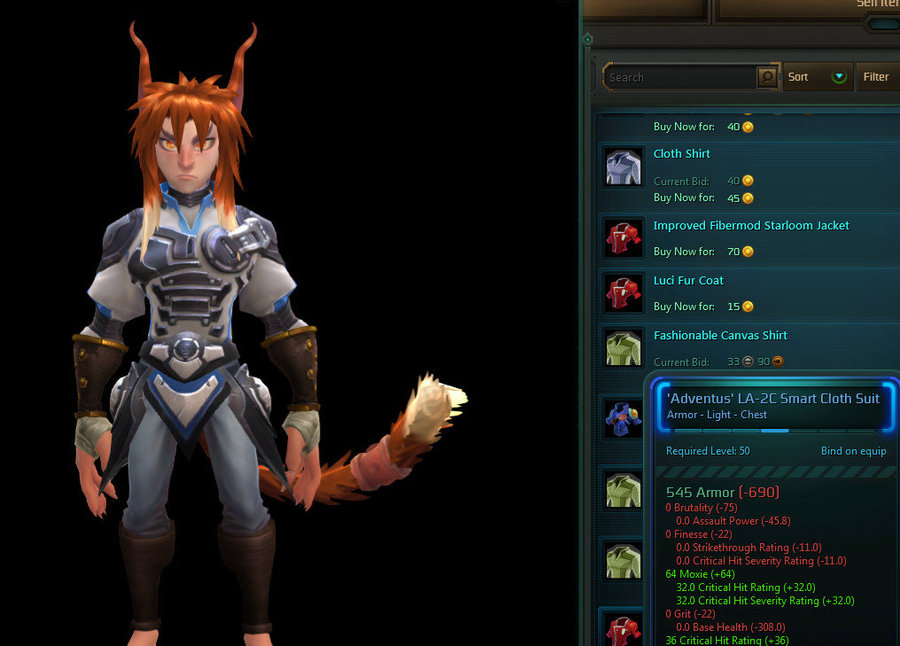Click the auction Search text field
900x646 pixels.
(x=680, y=77)
